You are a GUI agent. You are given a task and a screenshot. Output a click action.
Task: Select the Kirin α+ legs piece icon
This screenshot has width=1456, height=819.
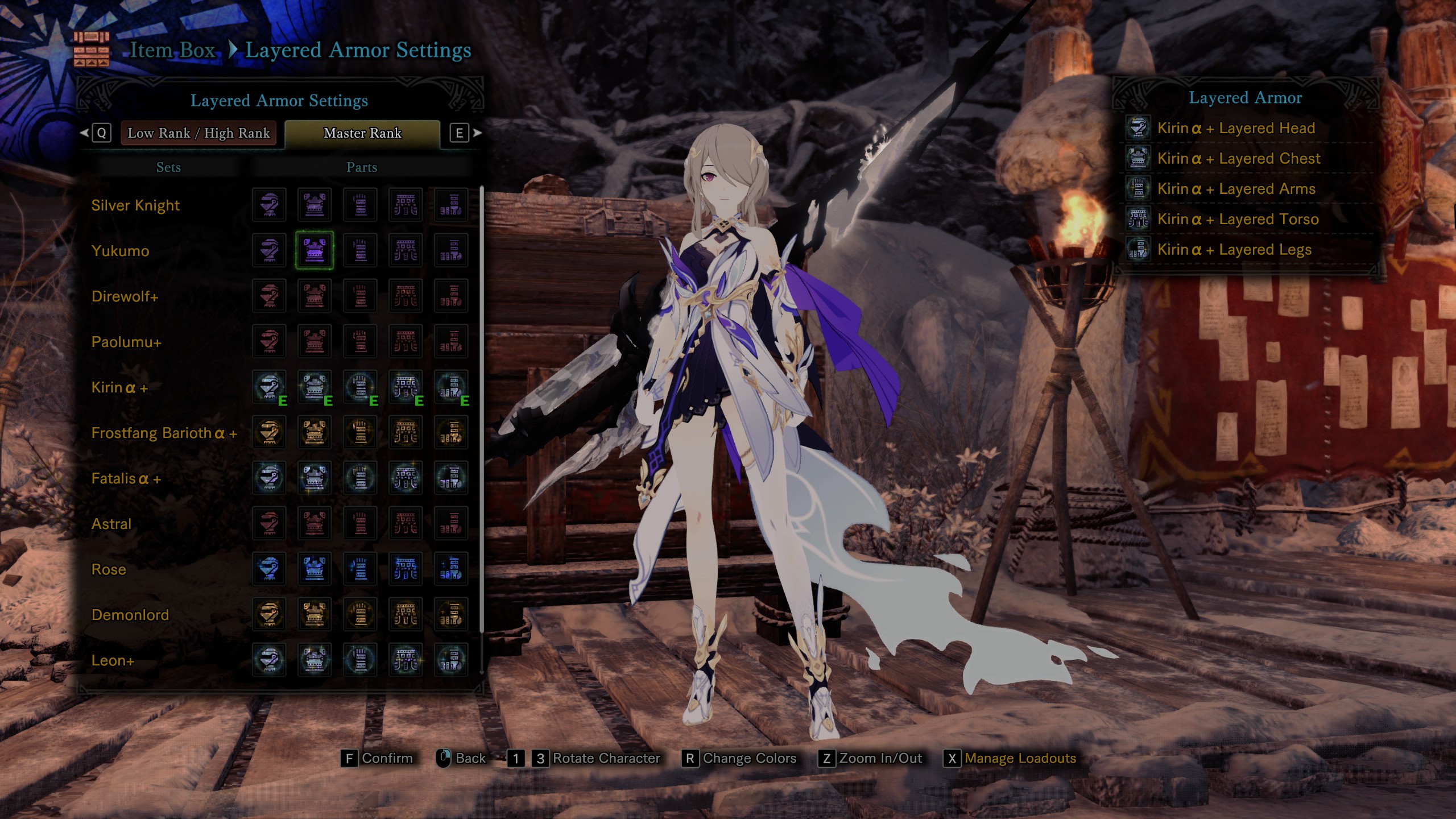coord(451,387)
